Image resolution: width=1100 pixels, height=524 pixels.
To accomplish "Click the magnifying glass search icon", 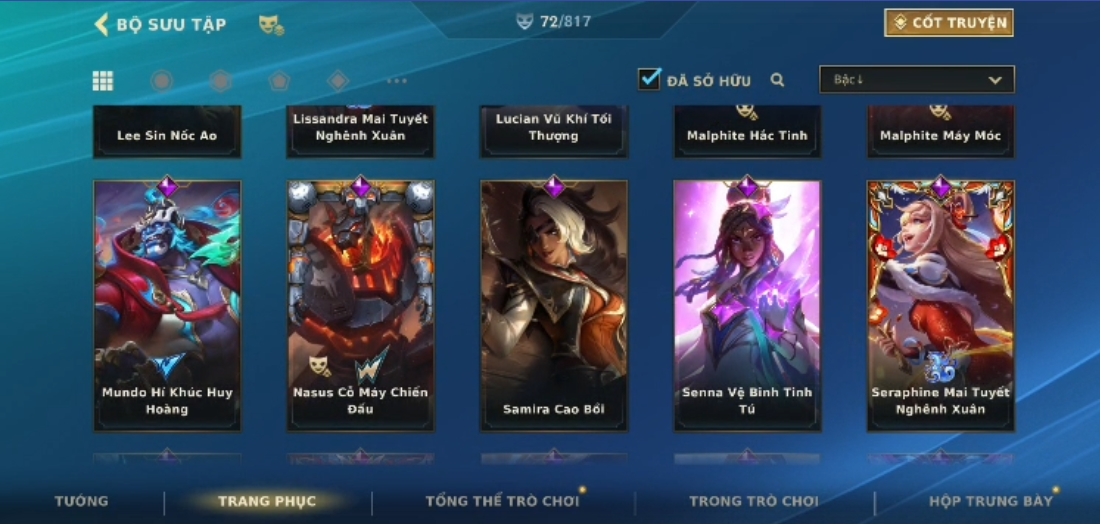I will (777, 80).
